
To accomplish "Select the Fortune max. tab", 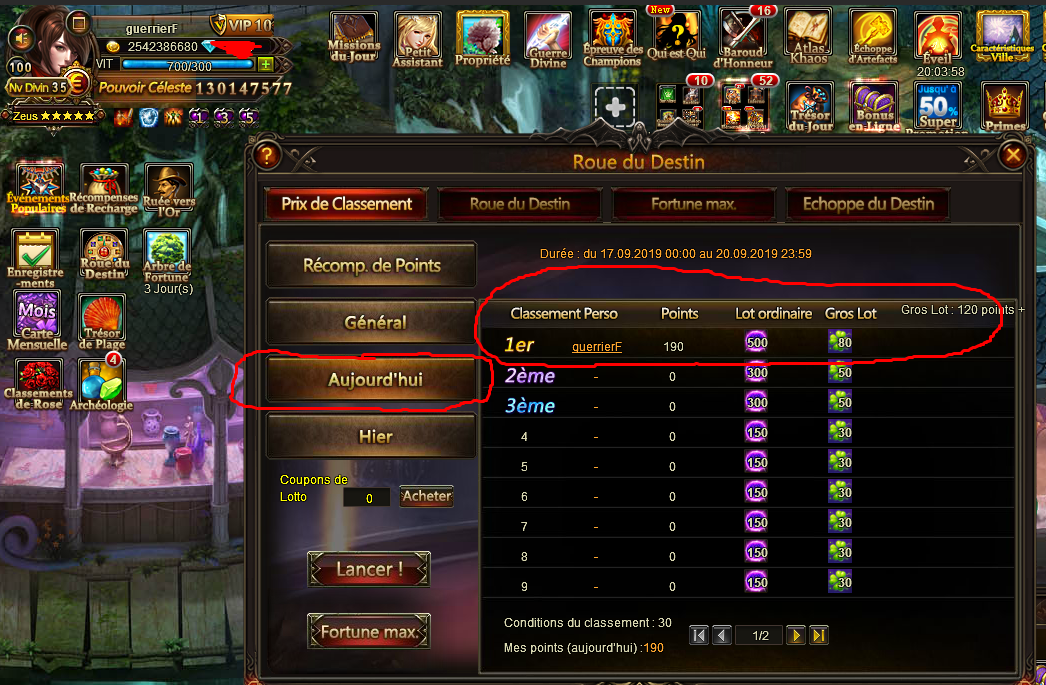I will (694, 204).
